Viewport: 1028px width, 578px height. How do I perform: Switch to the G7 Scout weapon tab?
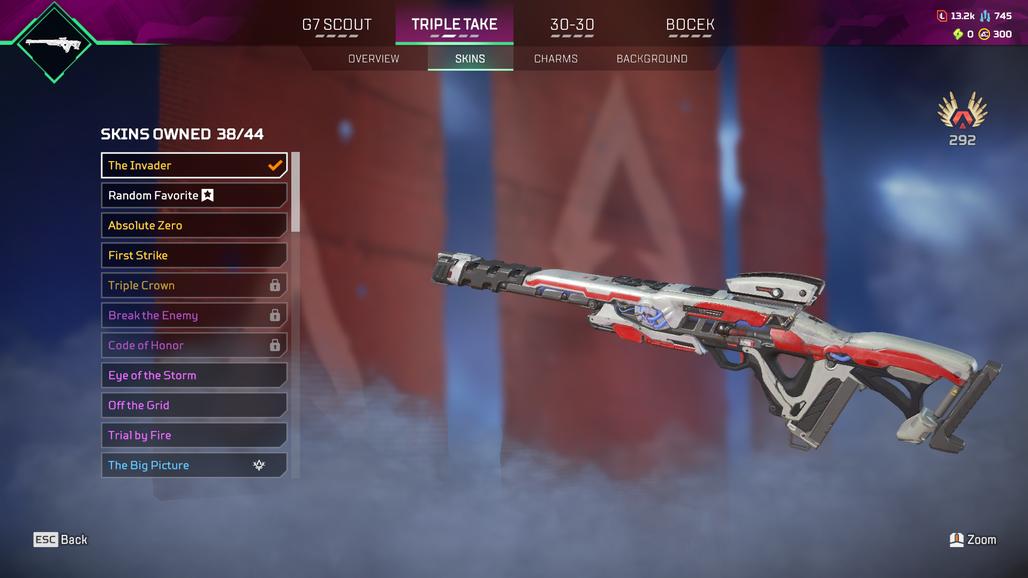pyautogui.click(x=336, y=25)
